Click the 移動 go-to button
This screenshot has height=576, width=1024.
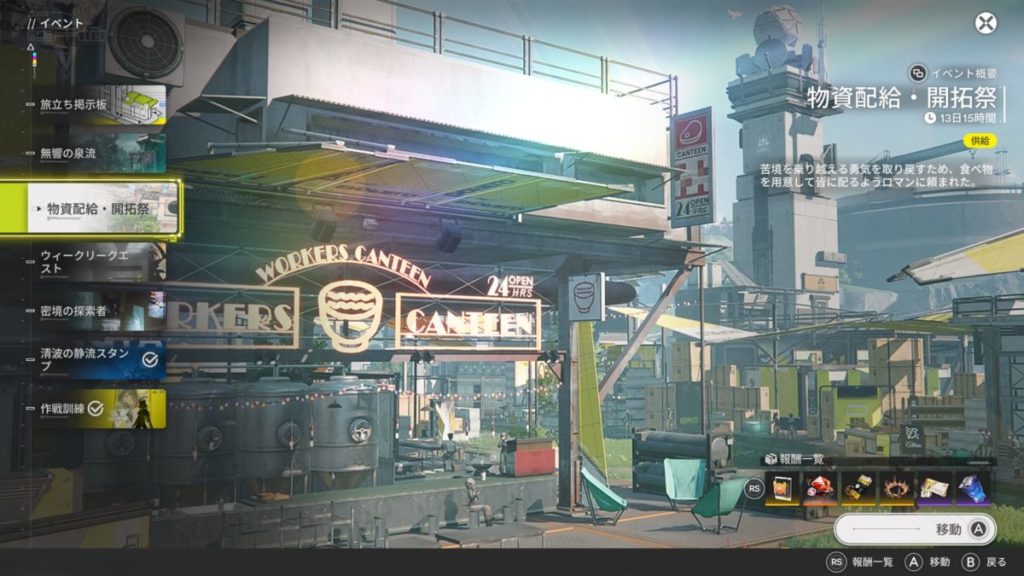click(x=914, y=529)
